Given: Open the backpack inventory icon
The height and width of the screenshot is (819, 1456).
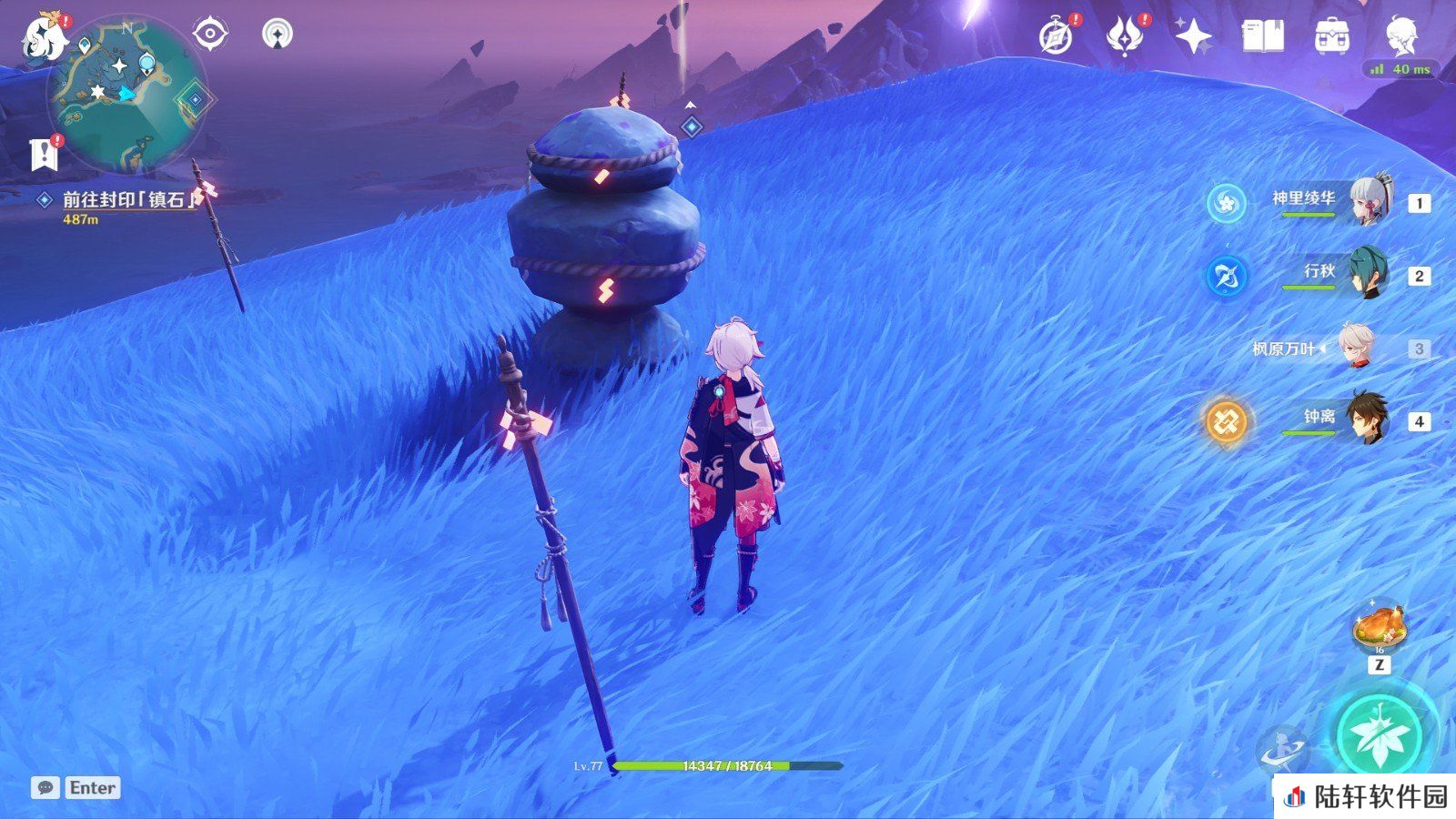Looking at the screenshot, I should click(x=1332, y=37).
